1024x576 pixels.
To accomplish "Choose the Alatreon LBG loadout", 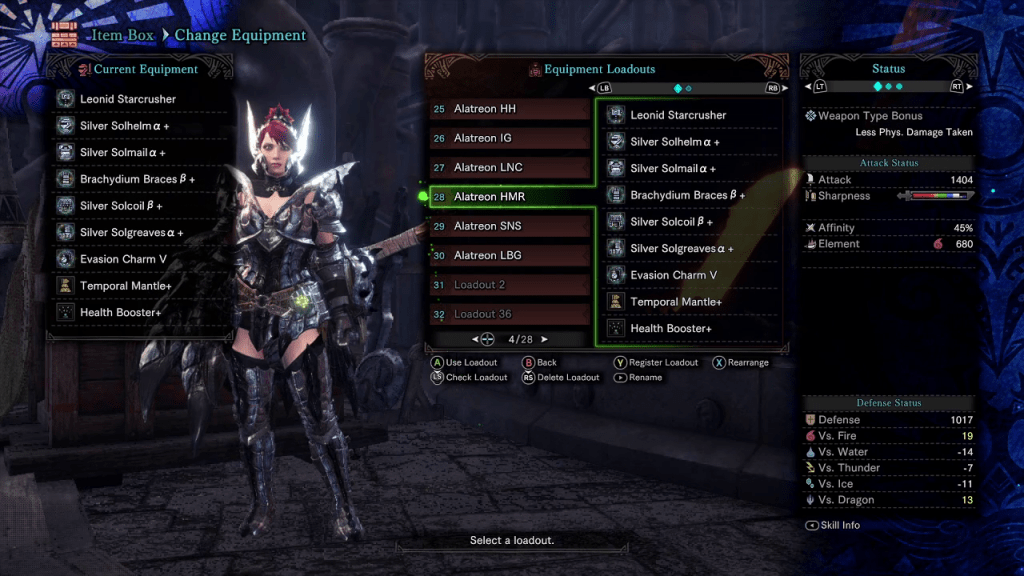I will 508,255.
